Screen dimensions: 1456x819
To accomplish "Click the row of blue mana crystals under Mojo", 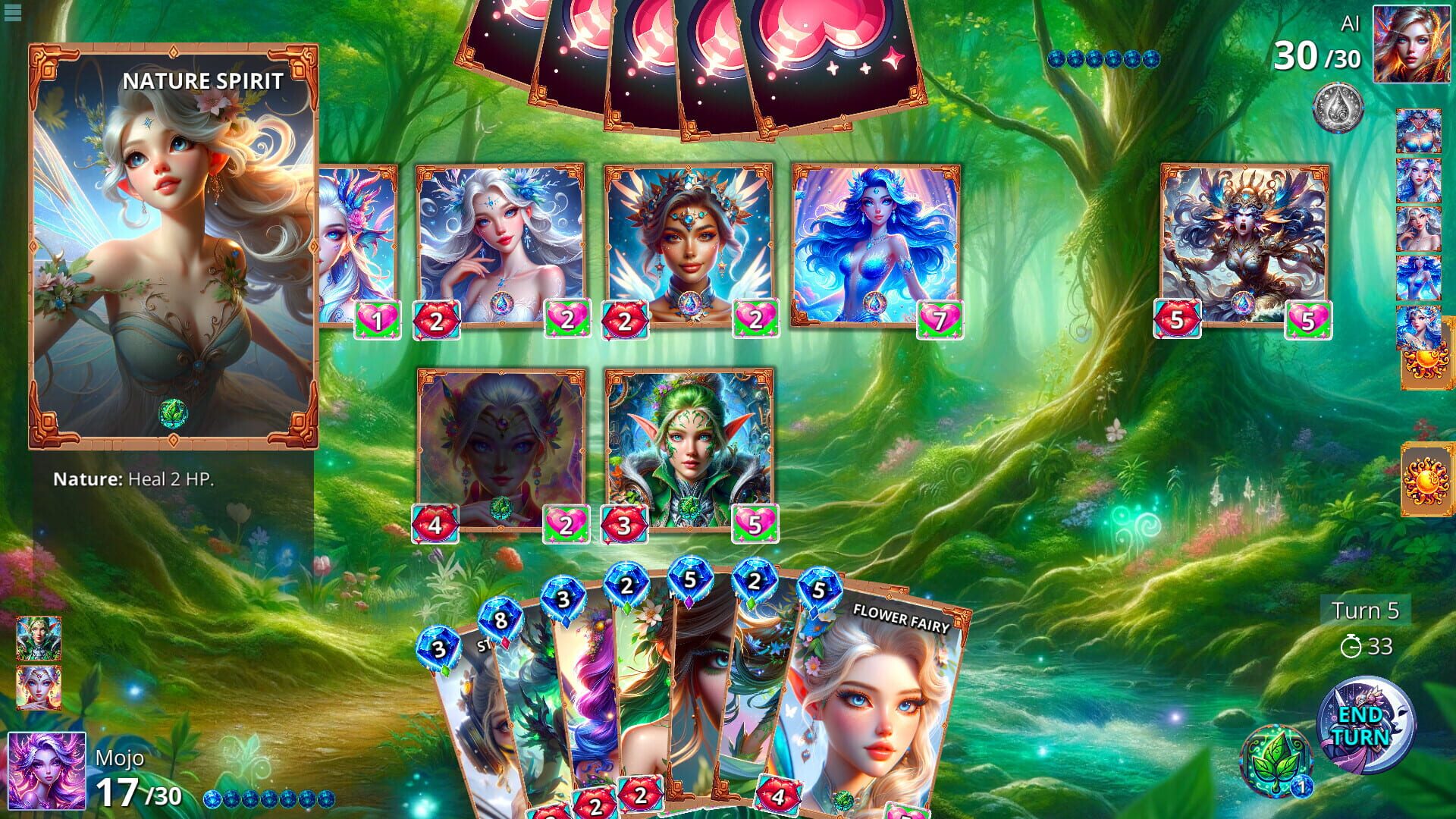I will [271, 800].
